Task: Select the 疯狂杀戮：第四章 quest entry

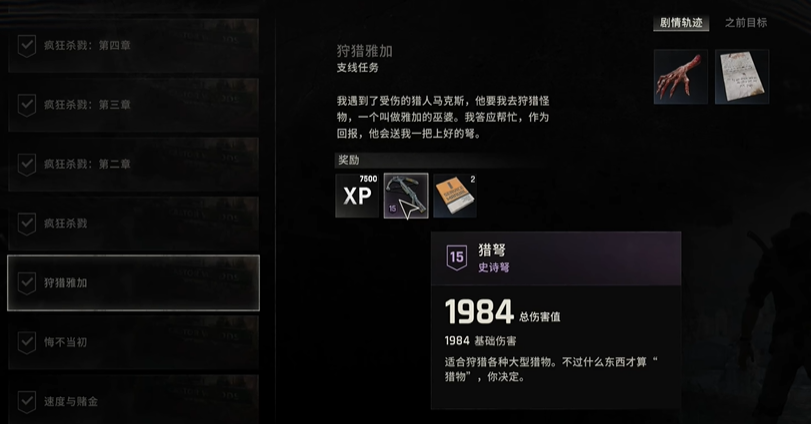Action: click(133, 45)
